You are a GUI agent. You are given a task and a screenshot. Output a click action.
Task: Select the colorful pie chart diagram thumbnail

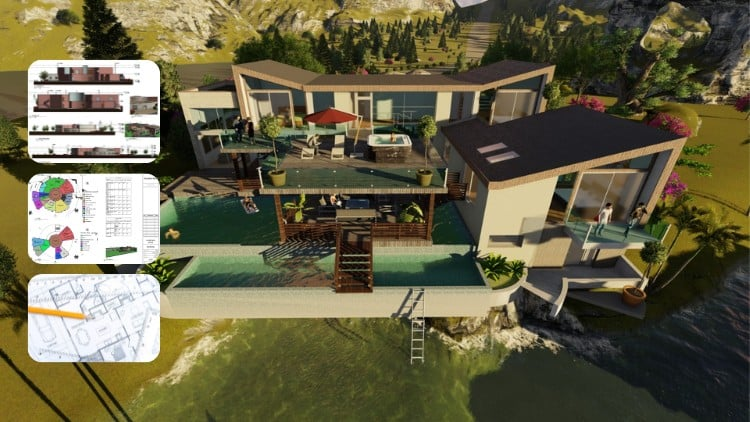[x=93, y=219]
